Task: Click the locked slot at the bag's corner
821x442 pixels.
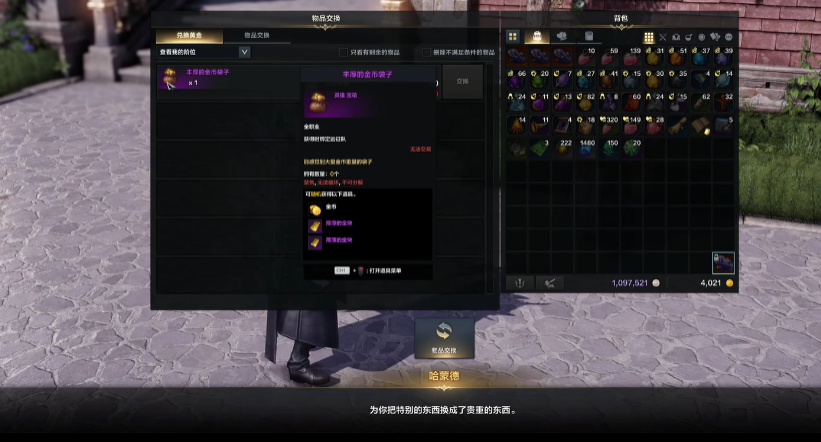Action: click(723, 263)
